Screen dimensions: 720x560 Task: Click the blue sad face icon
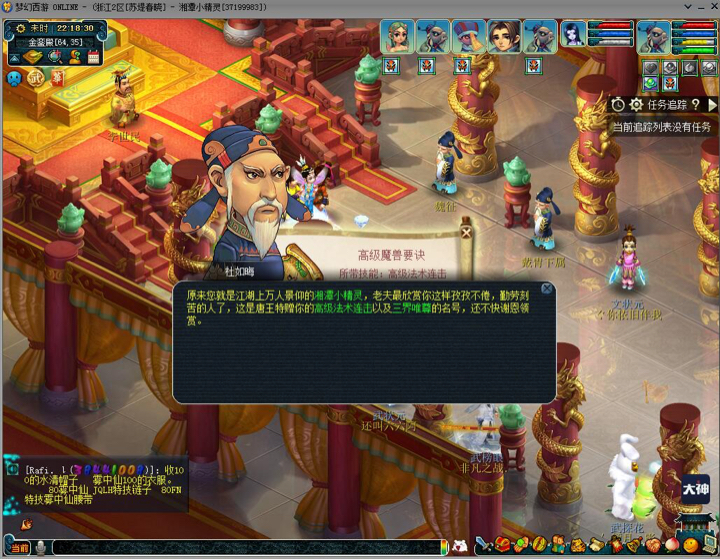click(x=14, y=77)
